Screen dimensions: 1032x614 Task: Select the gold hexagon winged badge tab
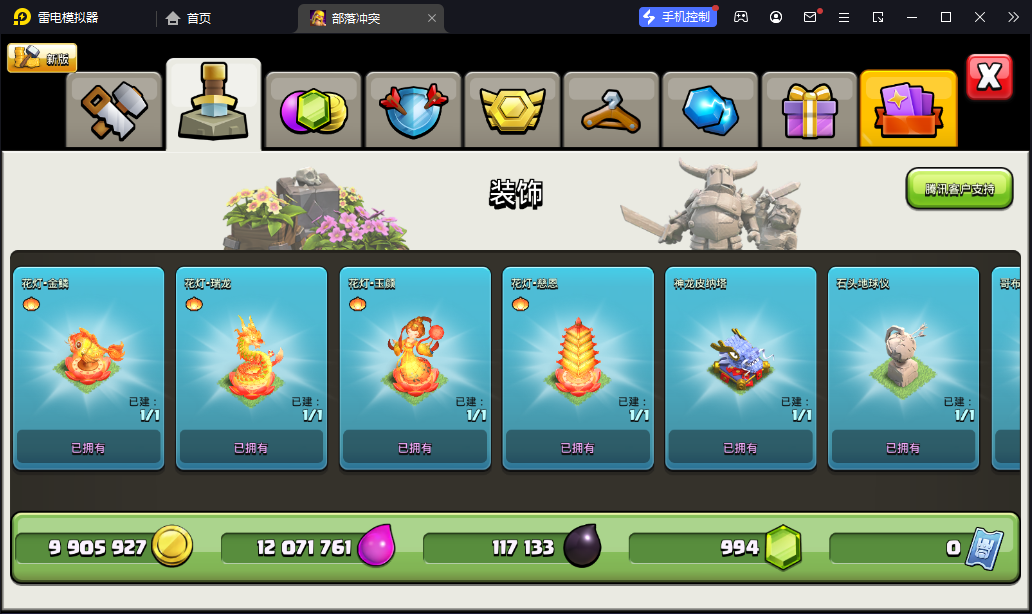511,110
